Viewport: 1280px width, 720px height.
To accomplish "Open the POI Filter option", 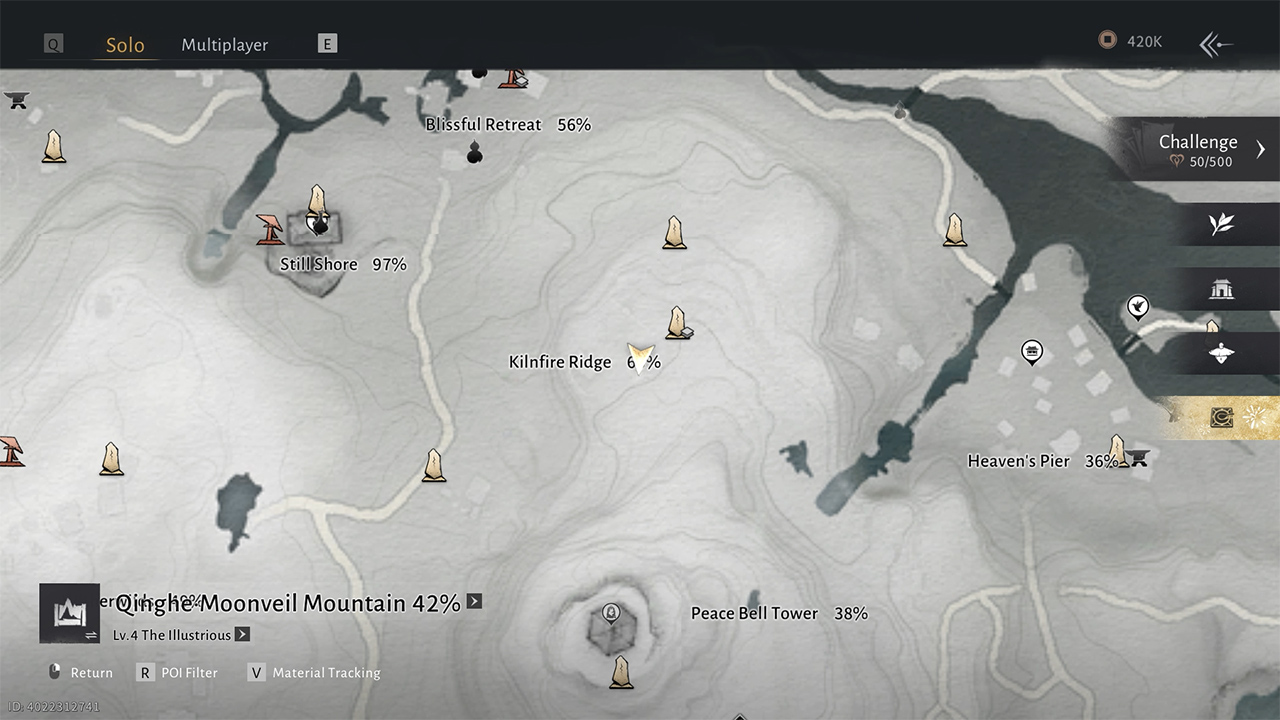I will point(188,673).
